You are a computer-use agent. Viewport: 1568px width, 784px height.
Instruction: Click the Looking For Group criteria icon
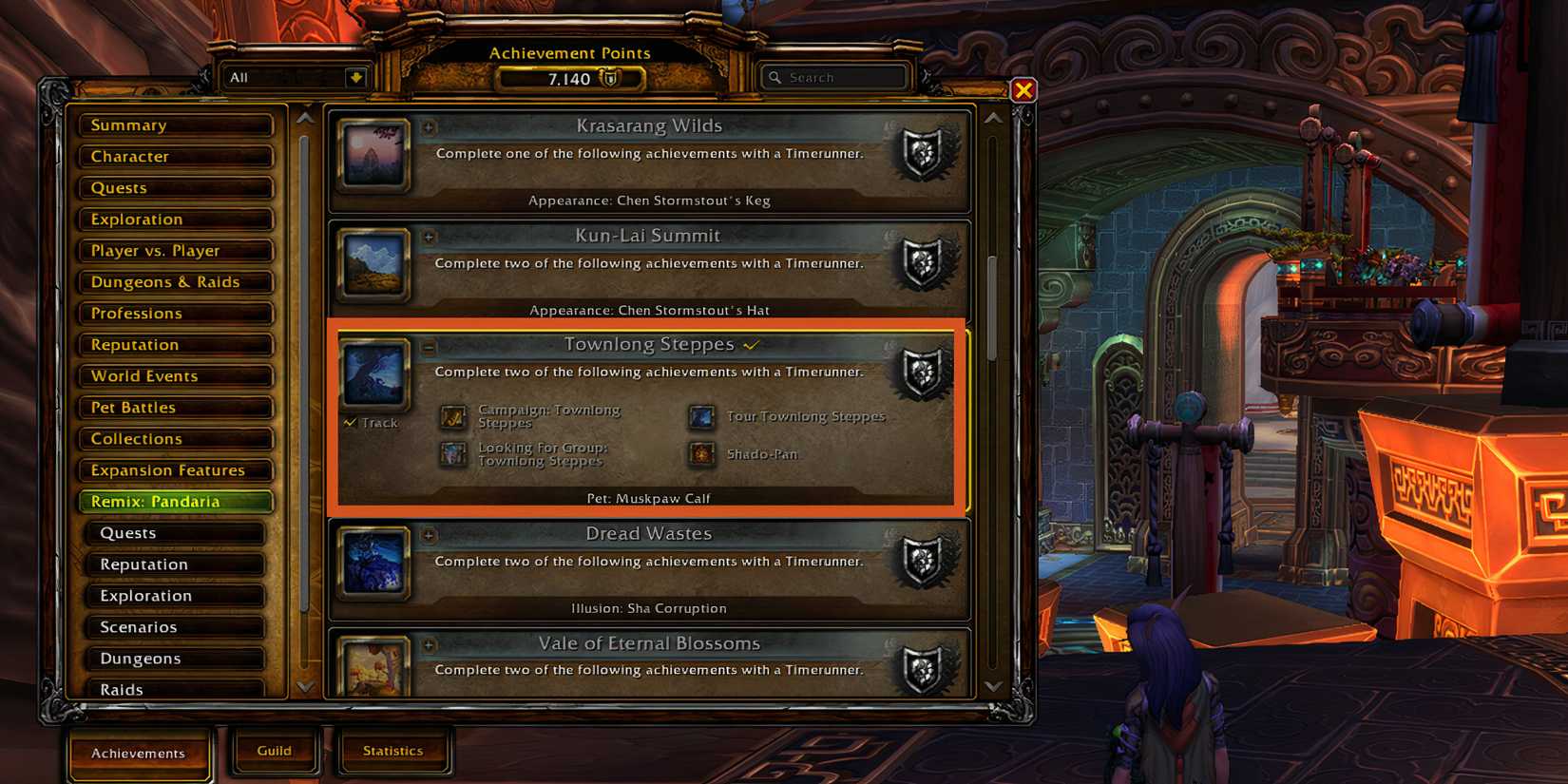click(451, 453)
